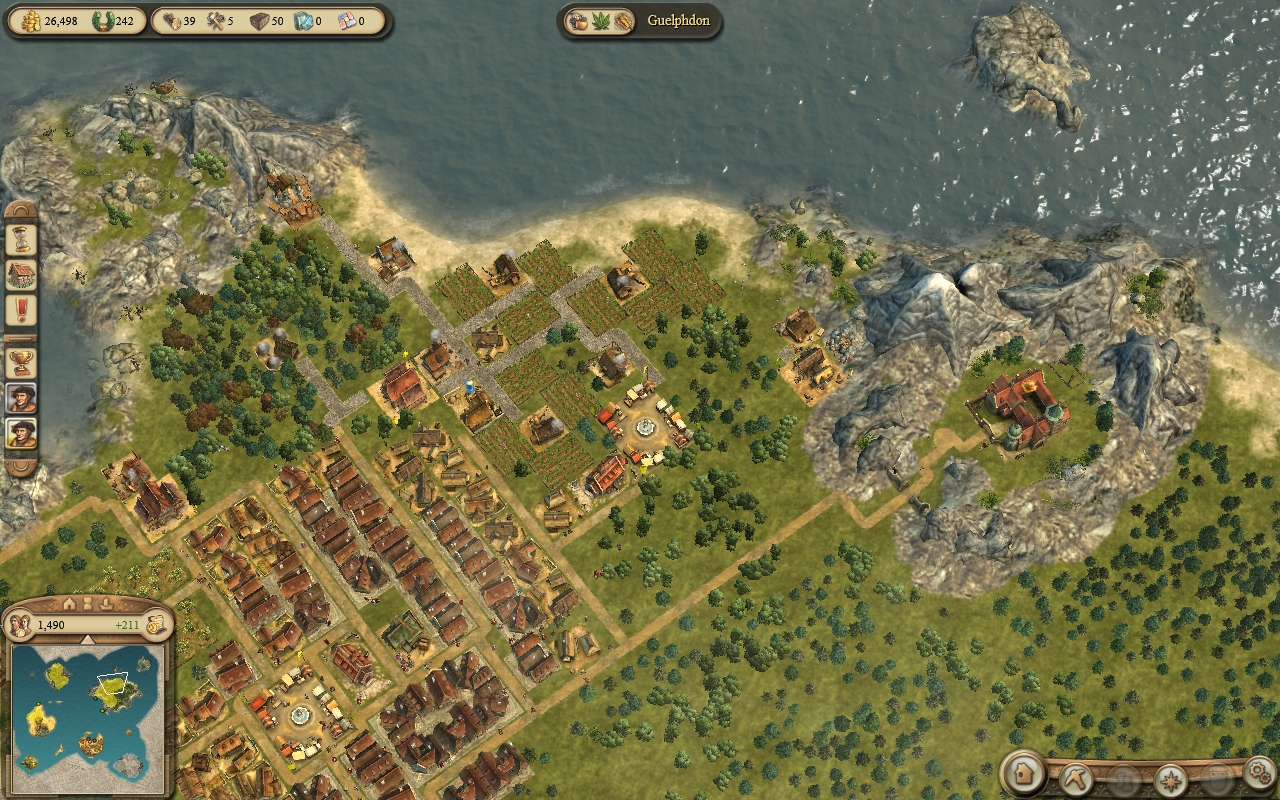
Task: Activate the pickaxe demolition tool
Action: click(x=1075, y=779)
